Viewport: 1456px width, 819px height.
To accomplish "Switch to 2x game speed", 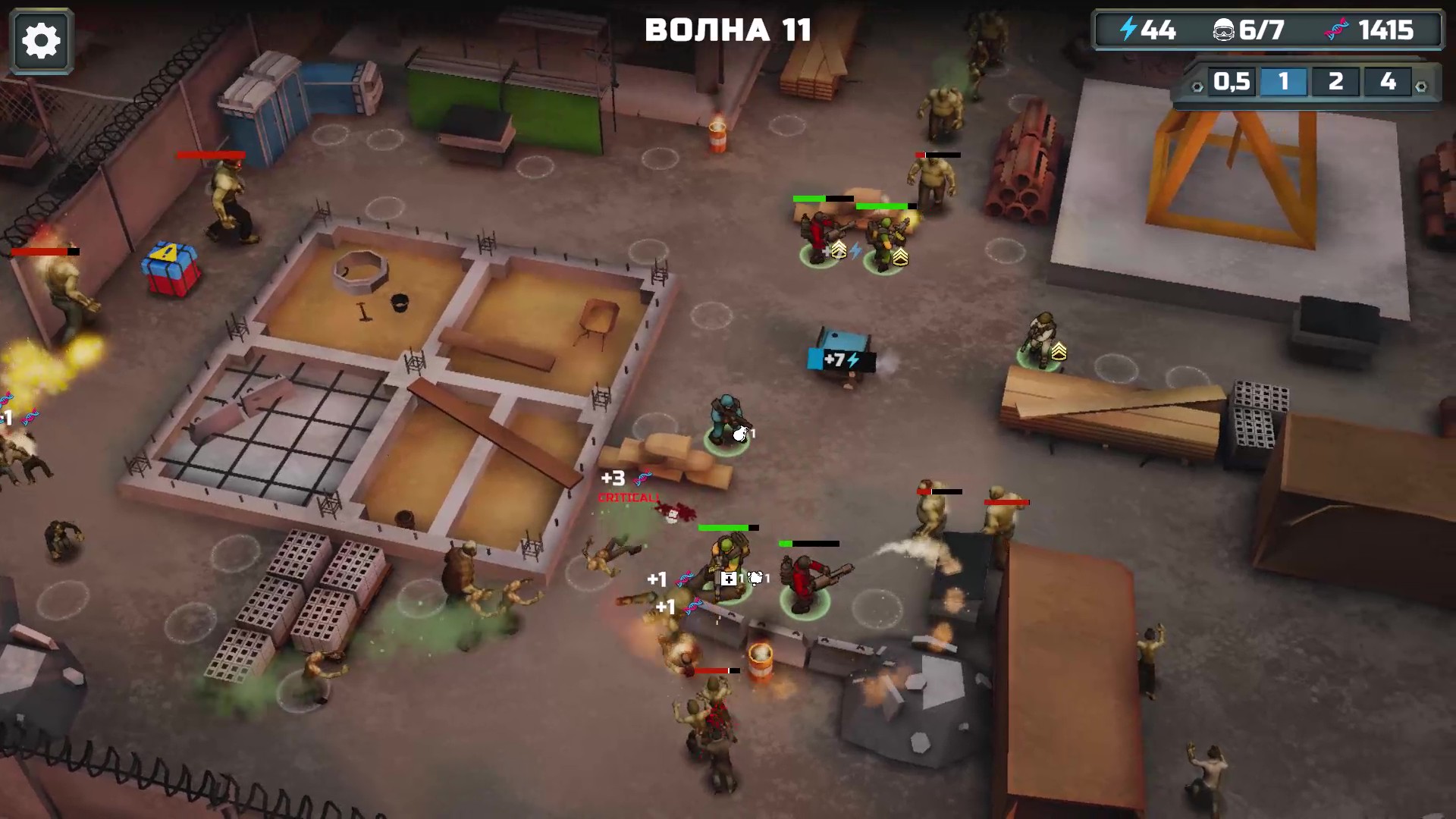I will (x=1334, y=82).
